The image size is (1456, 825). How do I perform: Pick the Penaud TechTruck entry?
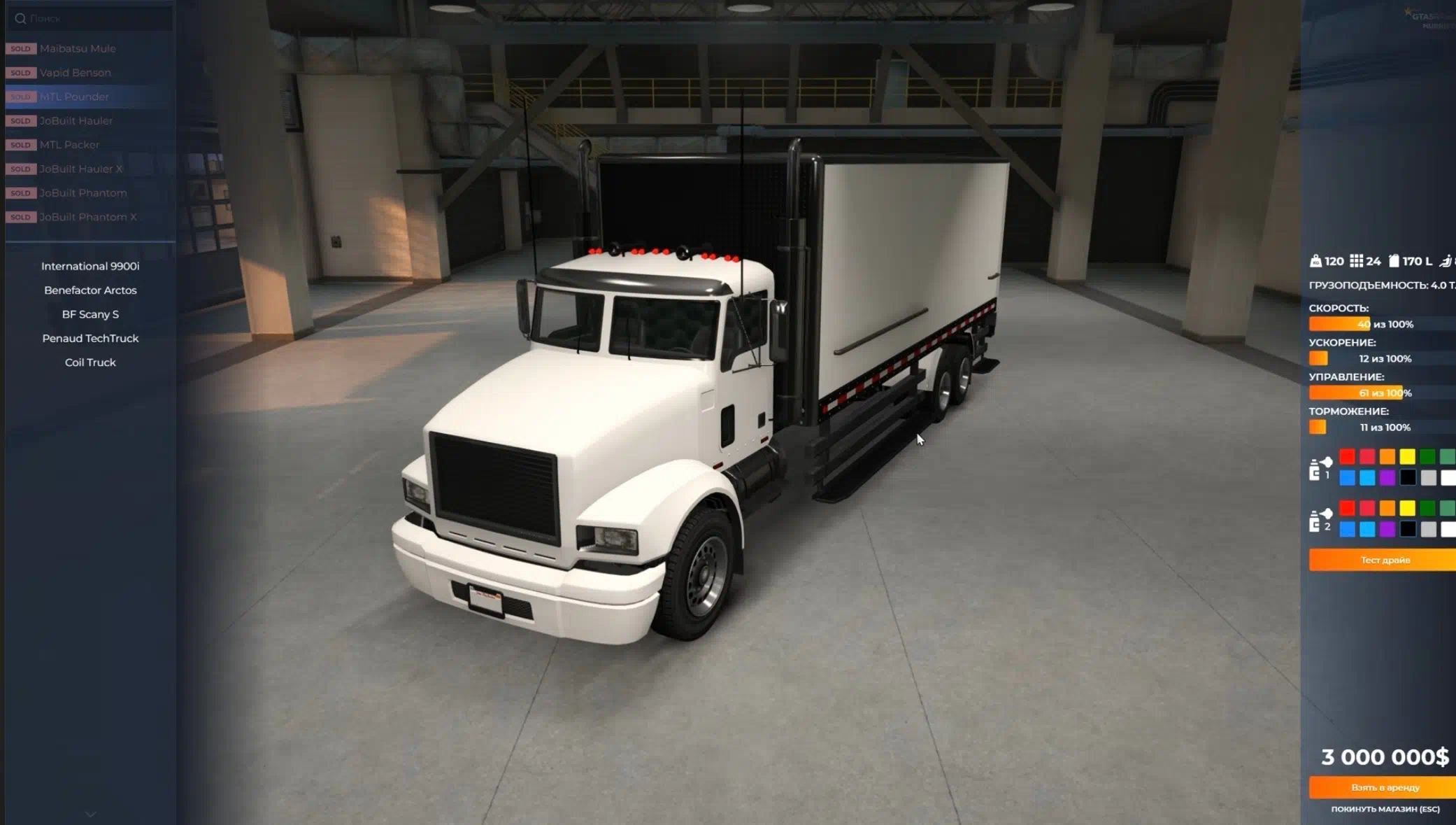pyautogui.click(x=90, y=339)
